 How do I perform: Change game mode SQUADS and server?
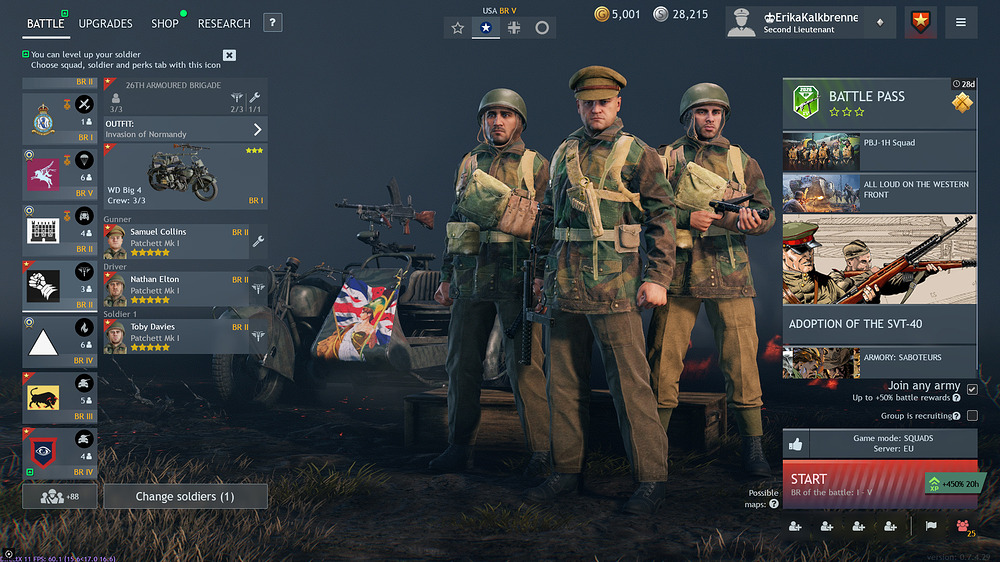coord(893,445)
